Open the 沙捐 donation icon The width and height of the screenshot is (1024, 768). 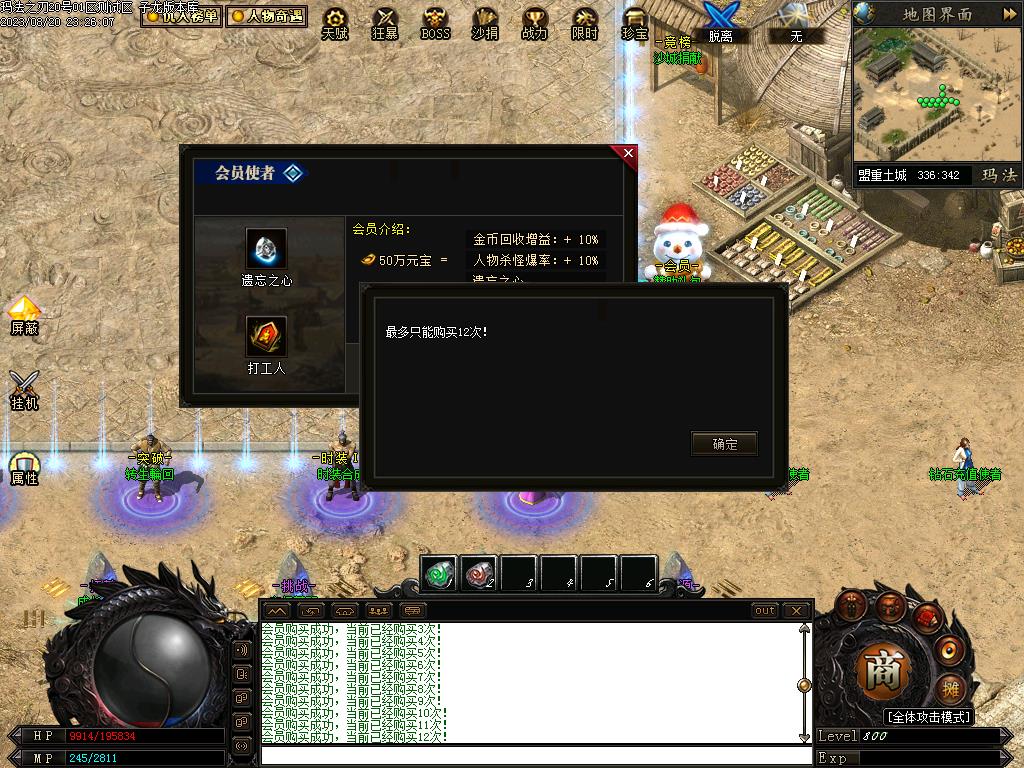click(485, 22)
